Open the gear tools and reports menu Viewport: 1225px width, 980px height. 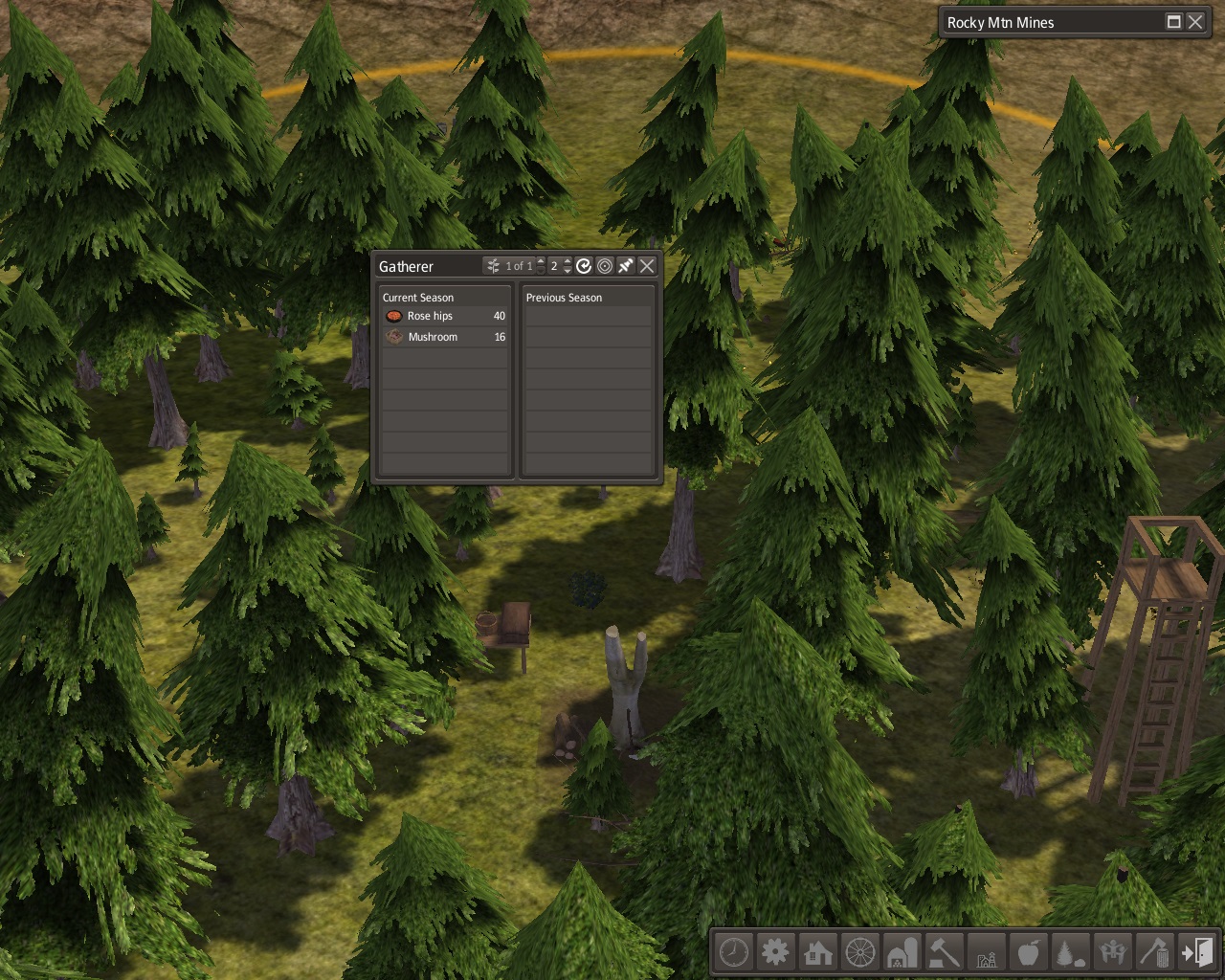click(776, 953)
